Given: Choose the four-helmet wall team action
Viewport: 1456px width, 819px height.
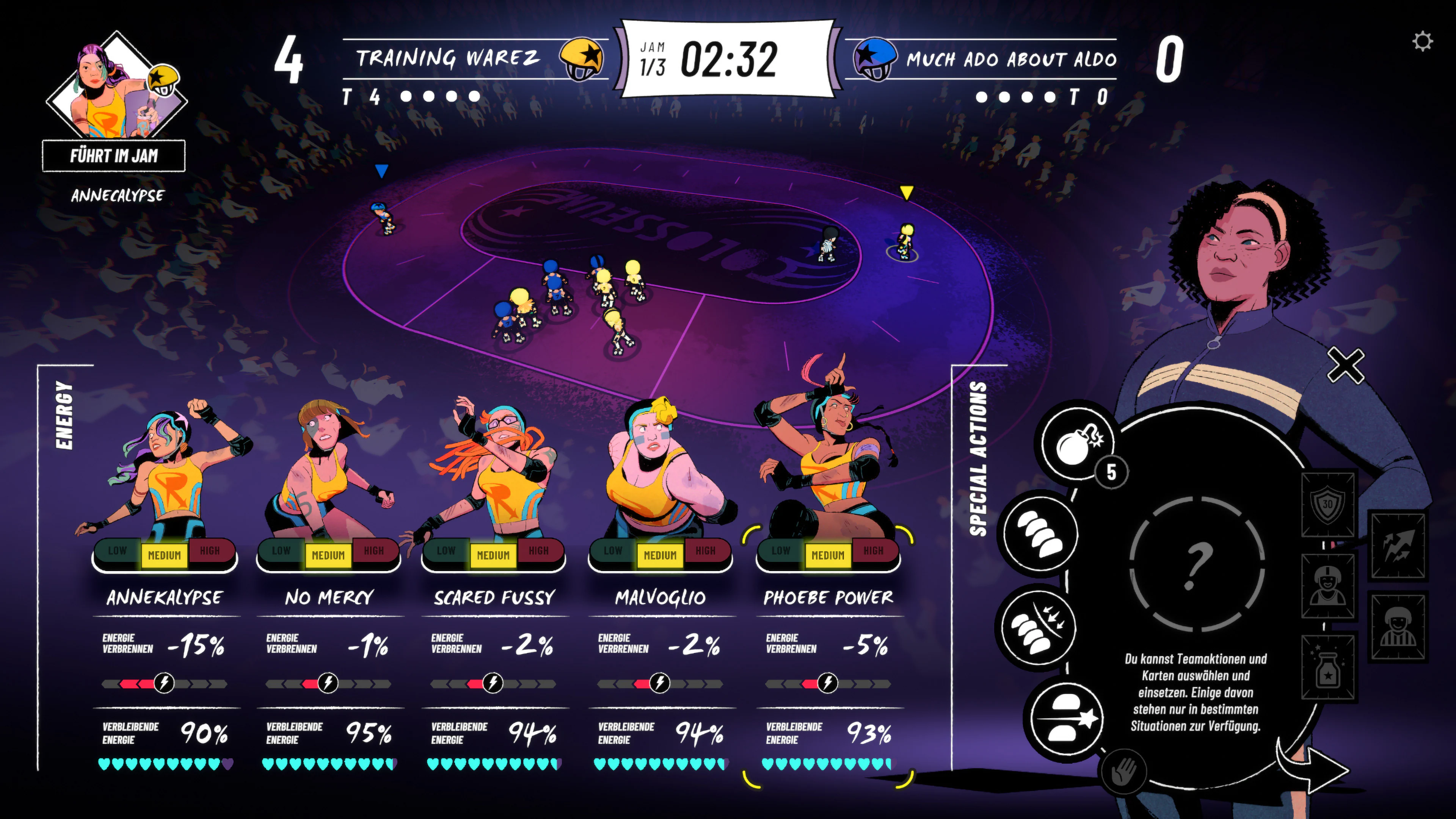Looking at the screenshot, I should (1040, 533).
